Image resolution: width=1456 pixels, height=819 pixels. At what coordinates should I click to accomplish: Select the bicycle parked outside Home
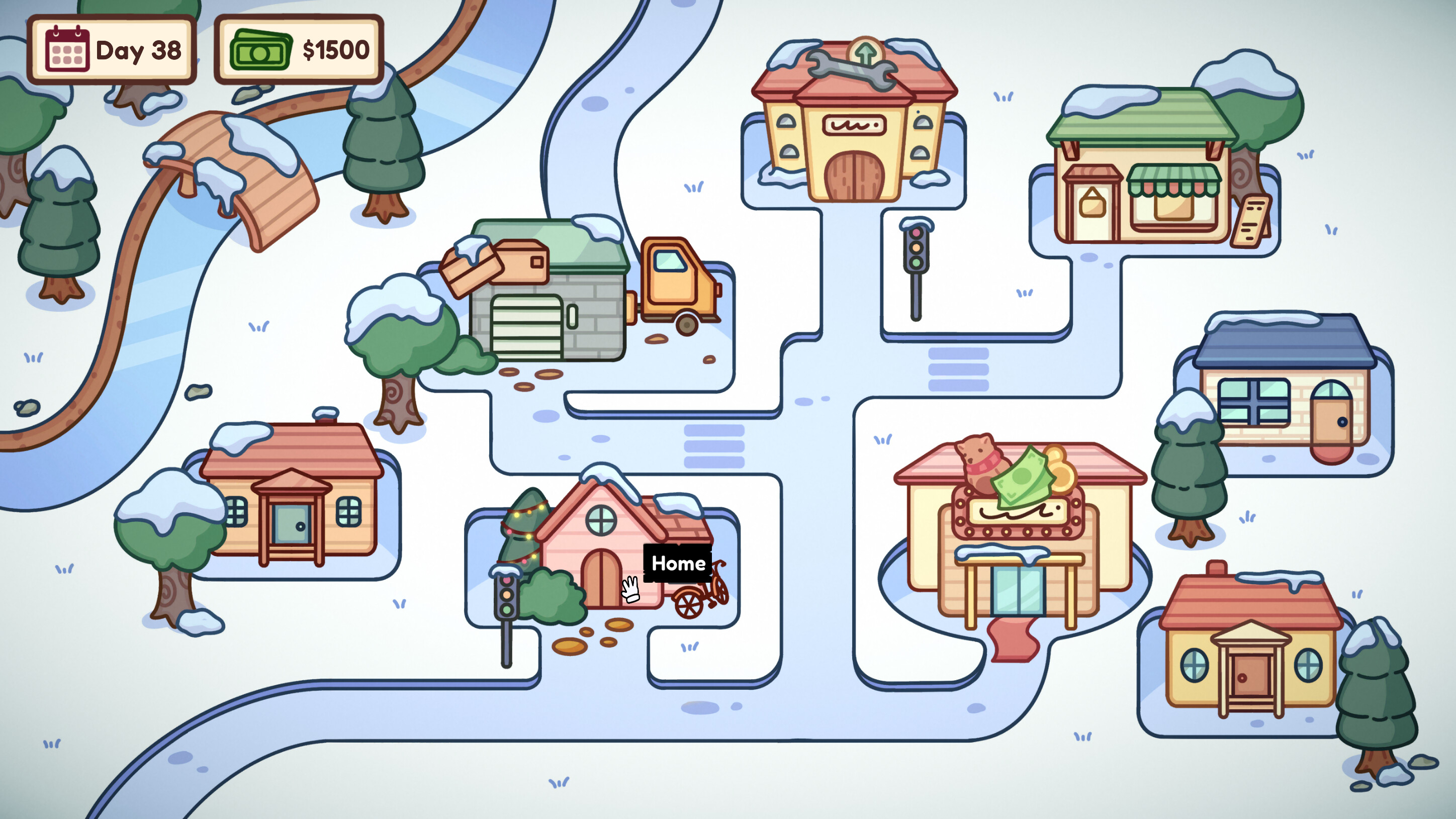click(x=701, y=599)
